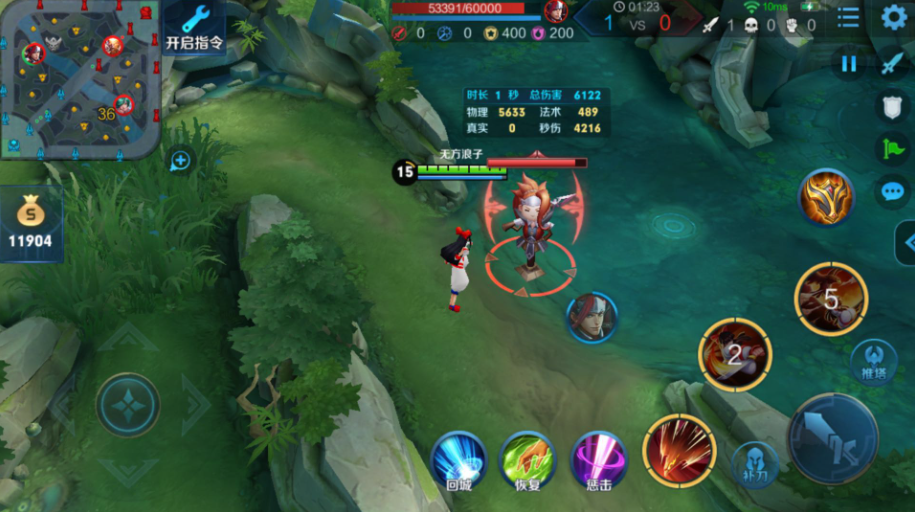915x512 pixels.
Task: Send the green flag rally signal
Action: click(892, 149)
